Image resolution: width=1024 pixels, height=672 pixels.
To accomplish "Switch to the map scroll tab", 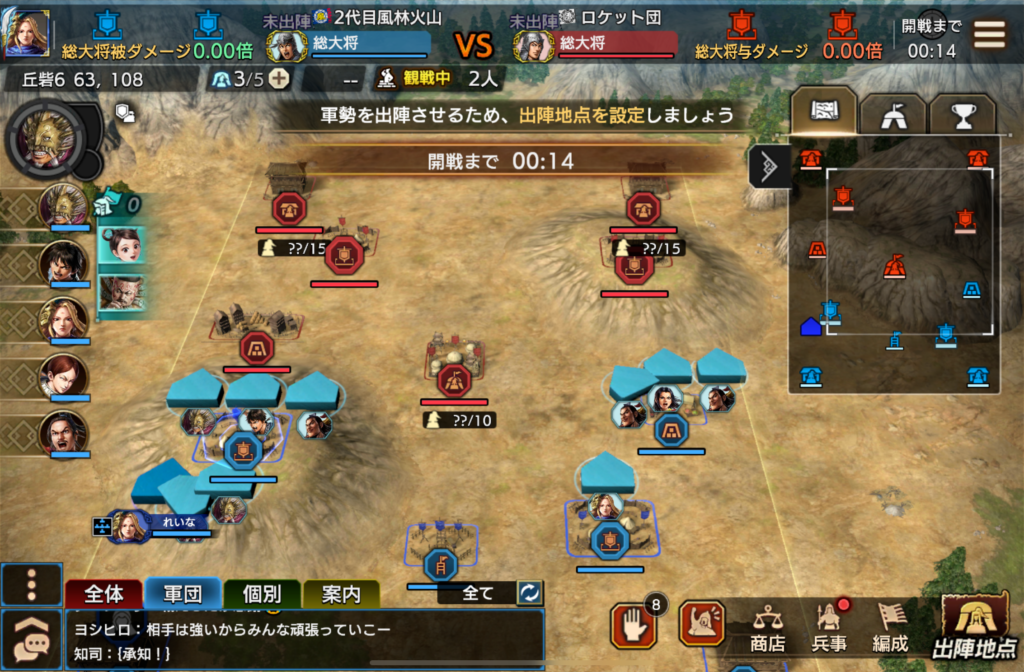I will [x=823, y=111].
